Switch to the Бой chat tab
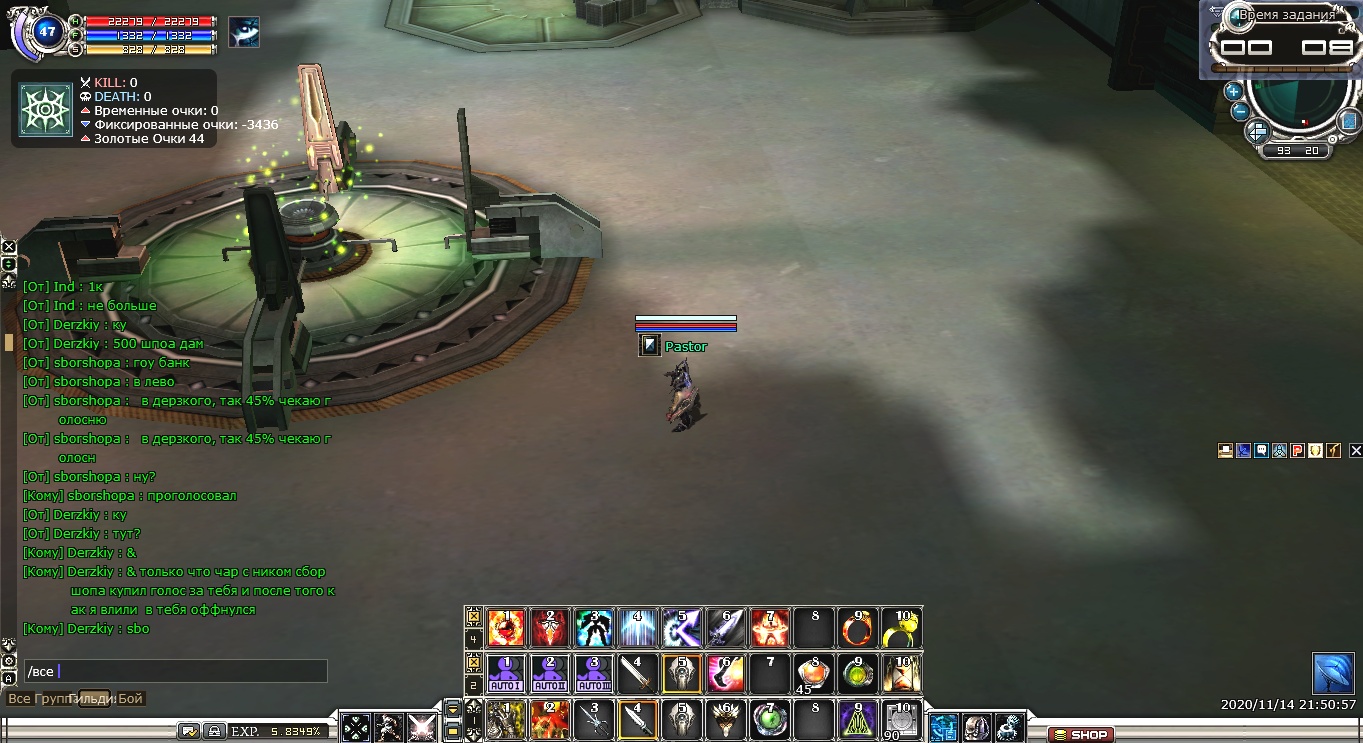1363x743 pixels. 131,699
